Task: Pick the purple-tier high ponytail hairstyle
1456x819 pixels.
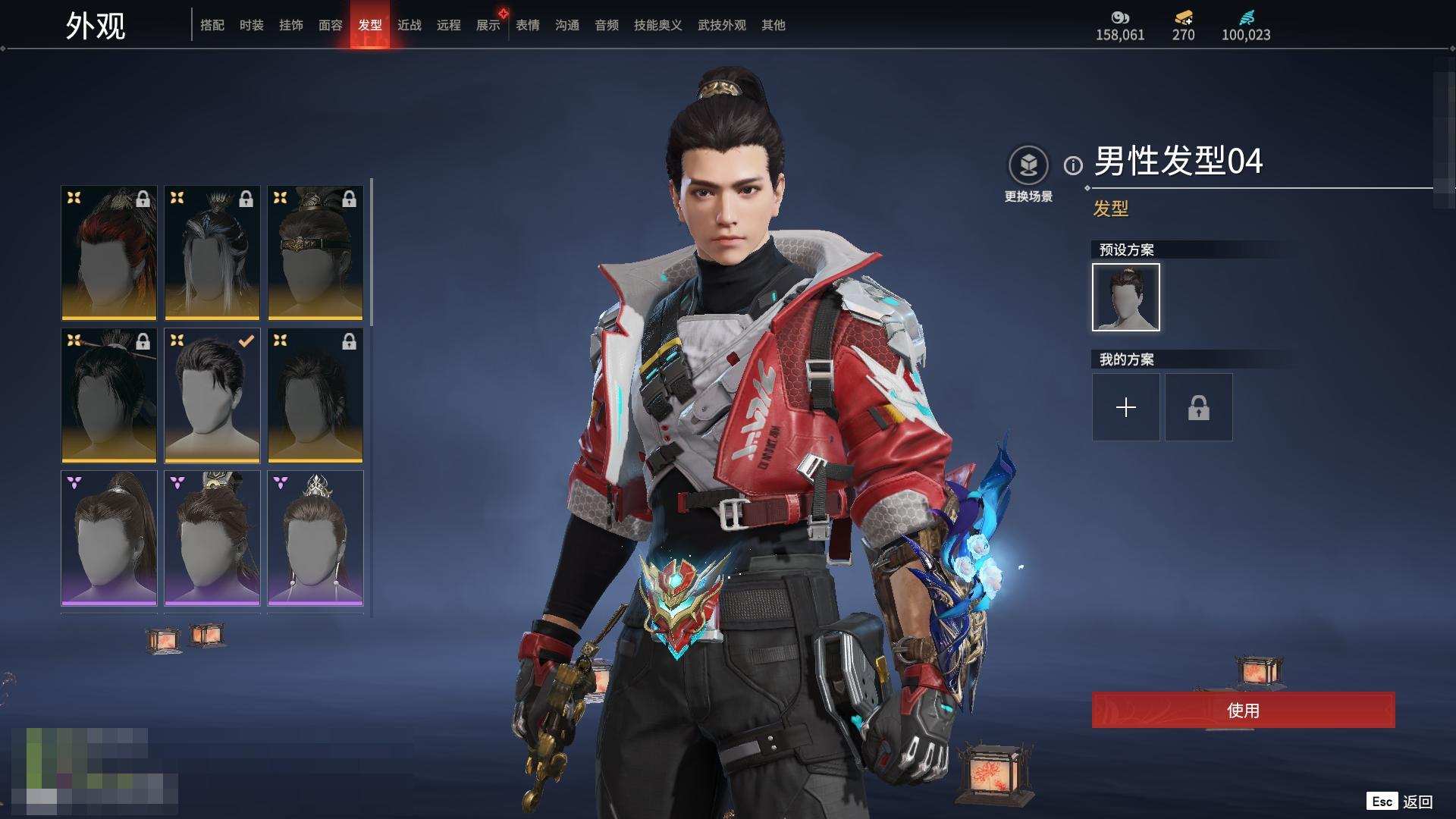Action: pyautogui.click(x=109, y=538)
